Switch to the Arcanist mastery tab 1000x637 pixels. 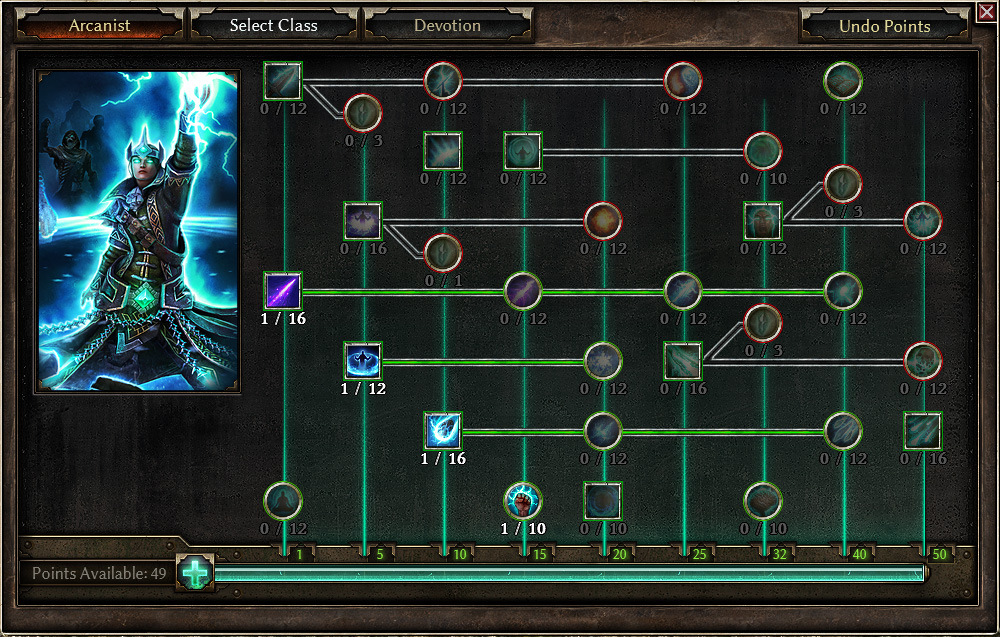[99, 26]
